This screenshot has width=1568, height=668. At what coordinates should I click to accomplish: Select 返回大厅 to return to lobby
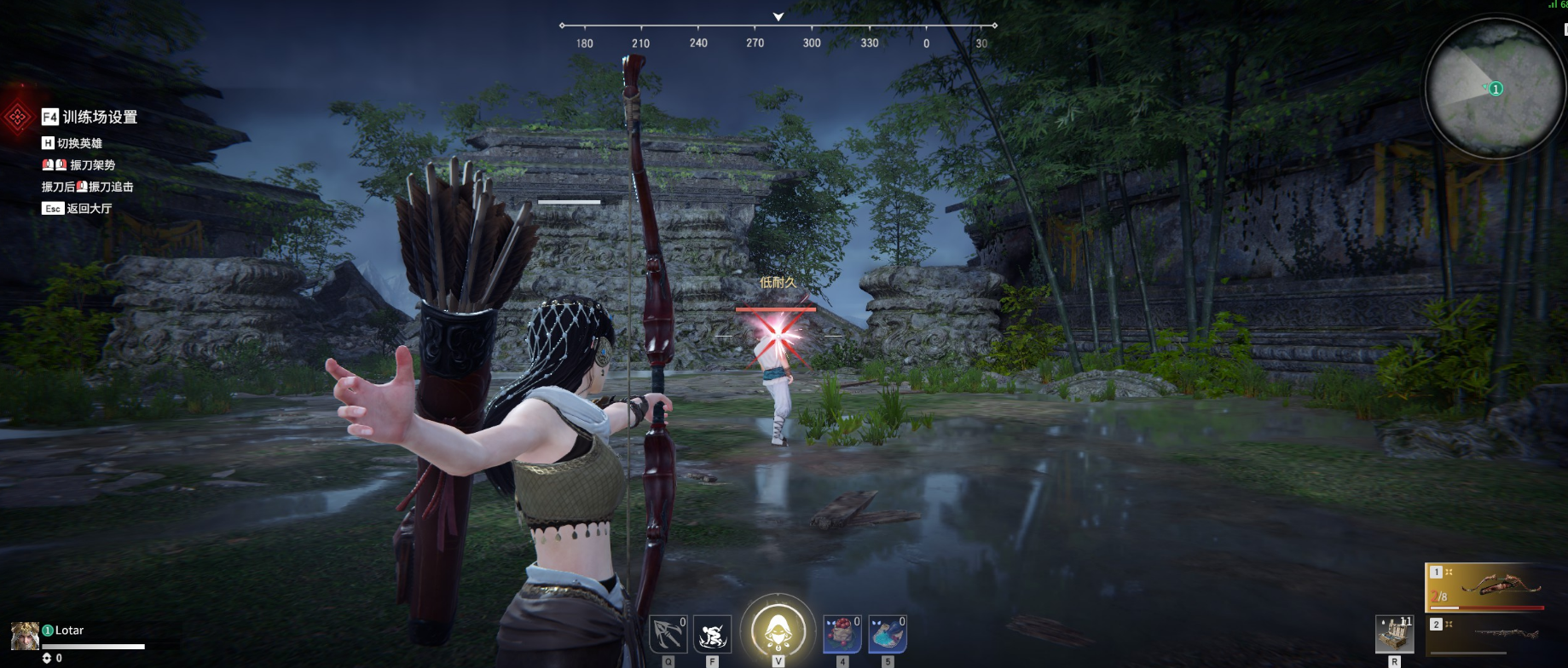click(88, 208)
